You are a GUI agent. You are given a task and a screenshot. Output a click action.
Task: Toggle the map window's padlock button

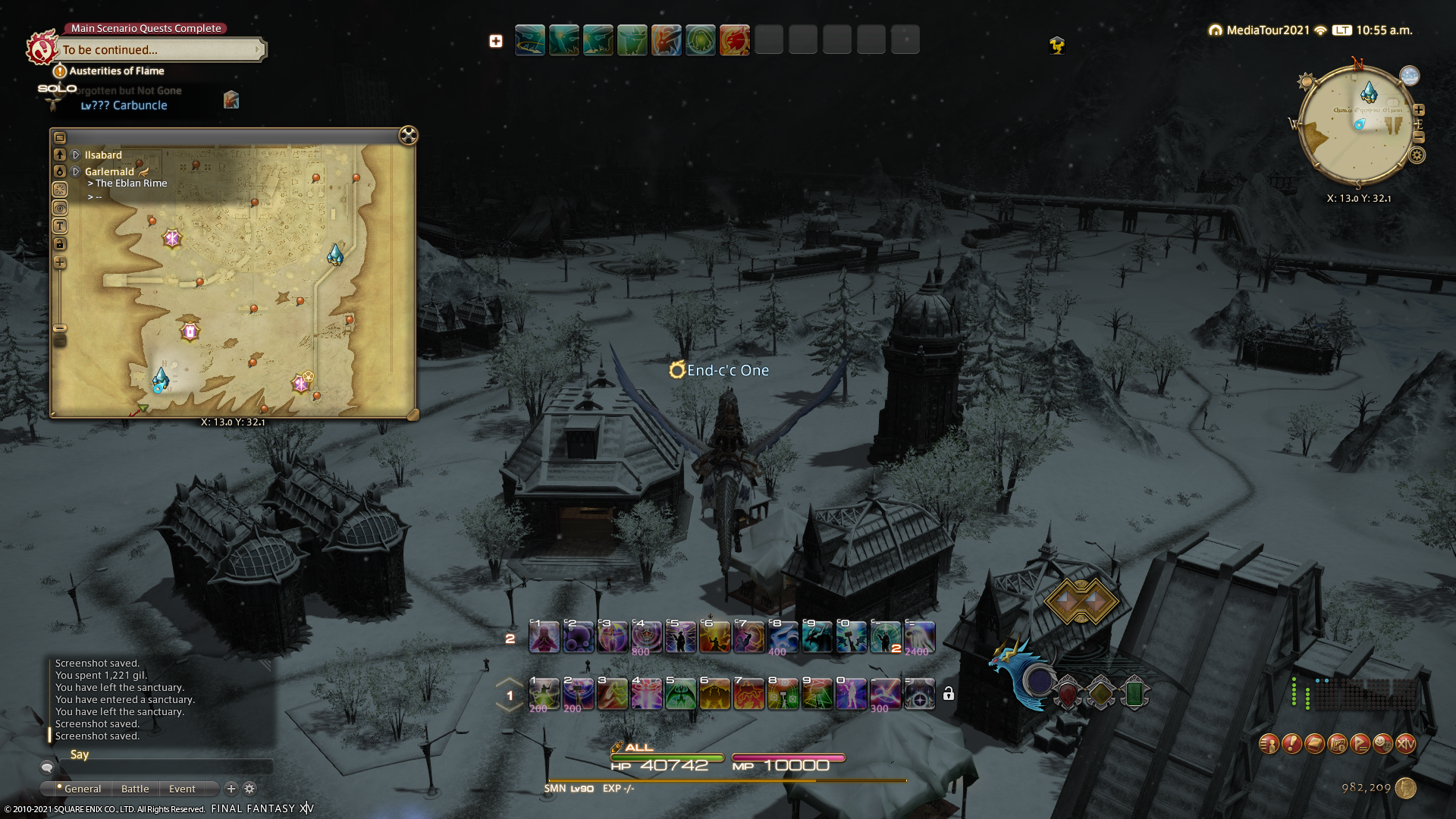tap(60, 244)
